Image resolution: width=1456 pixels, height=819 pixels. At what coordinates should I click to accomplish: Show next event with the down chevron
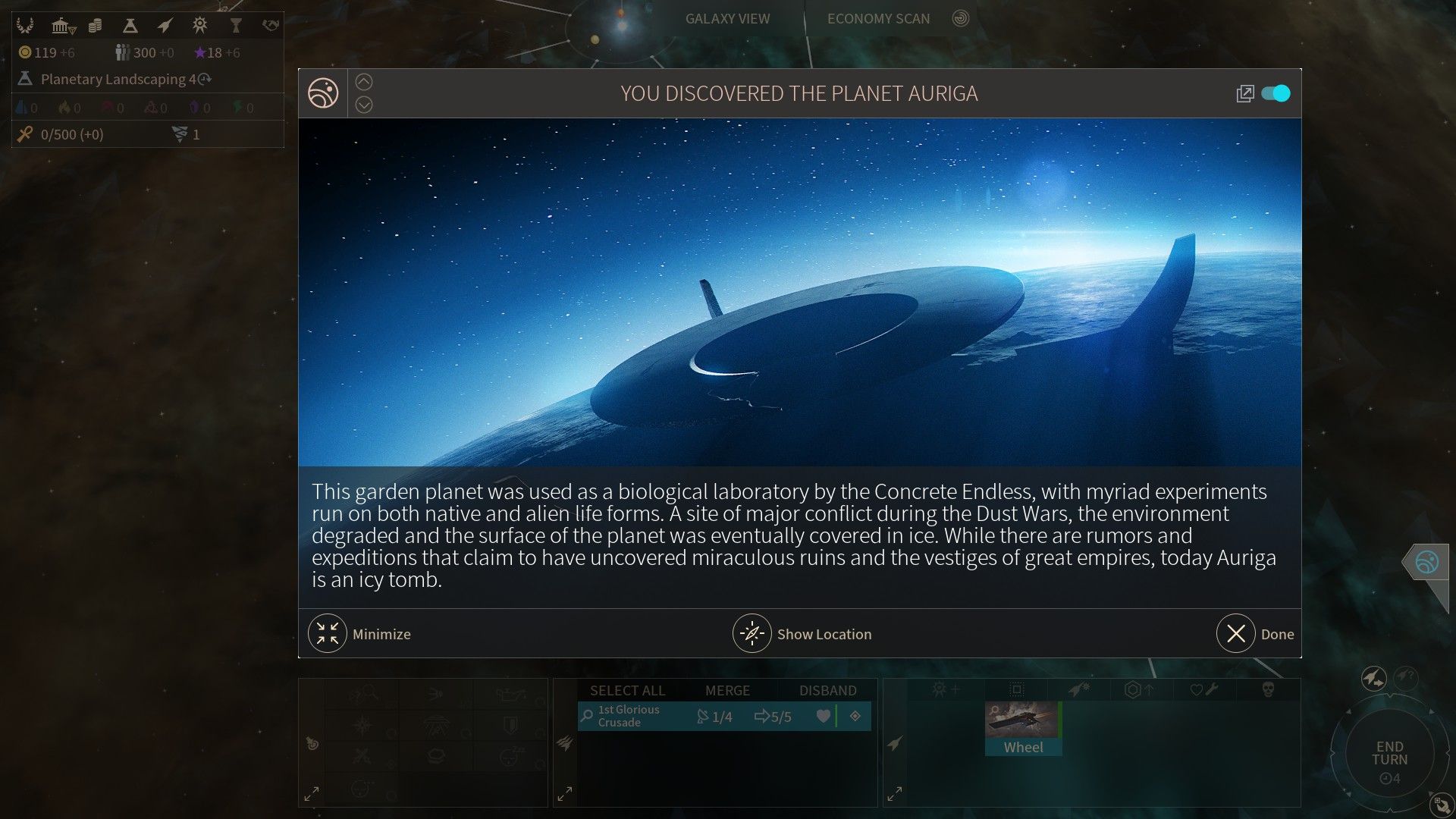(x=364, y=105)
